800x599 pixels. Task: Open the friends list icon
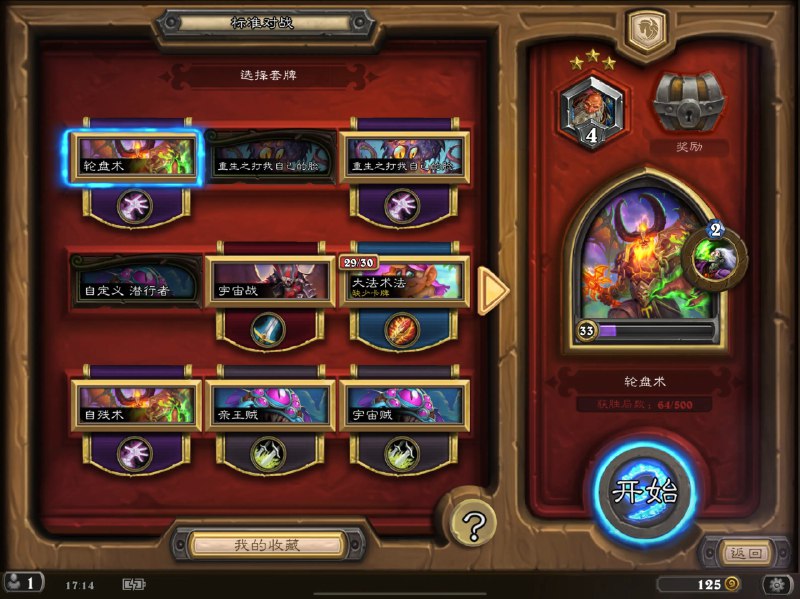point(22,583)
